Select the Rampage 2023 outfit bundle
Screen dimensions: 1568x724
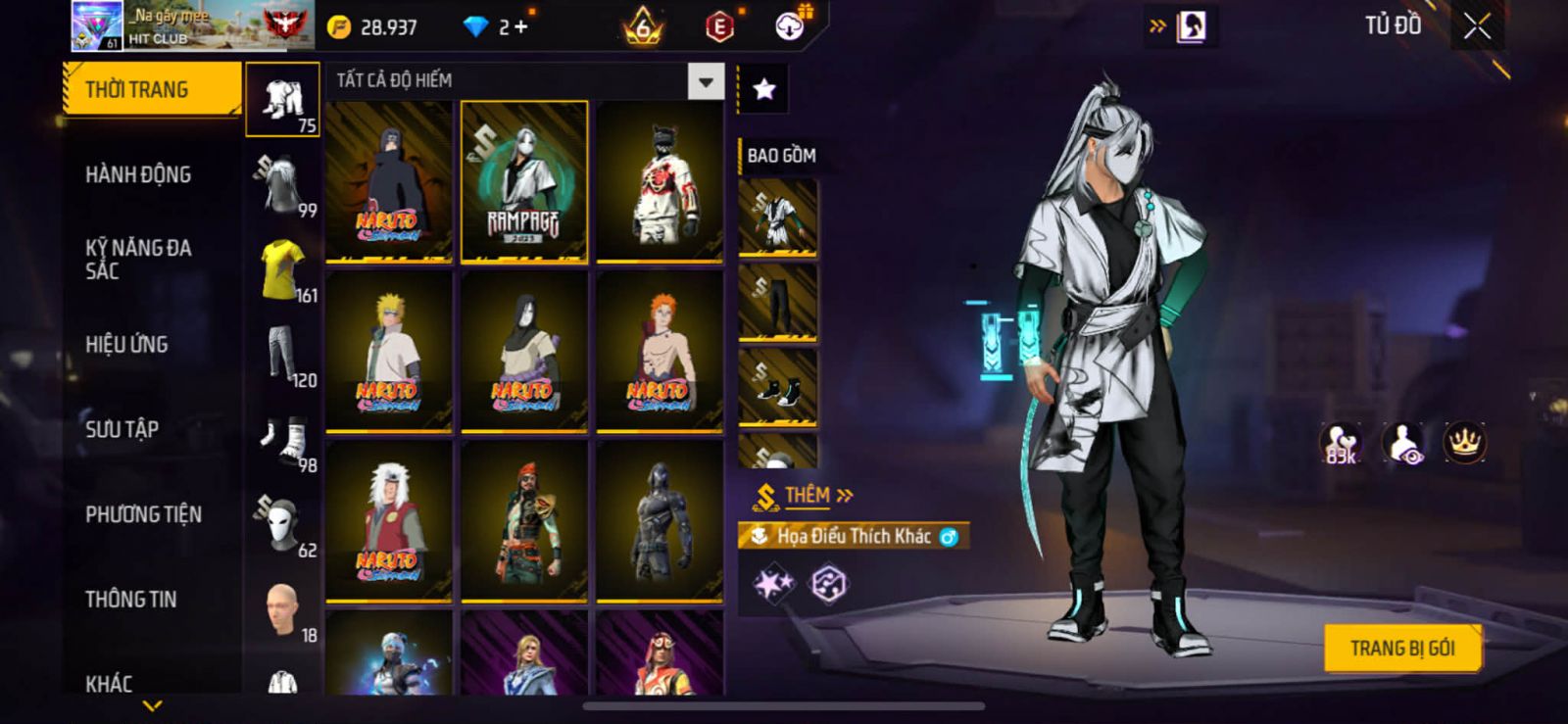coord(524,182)
